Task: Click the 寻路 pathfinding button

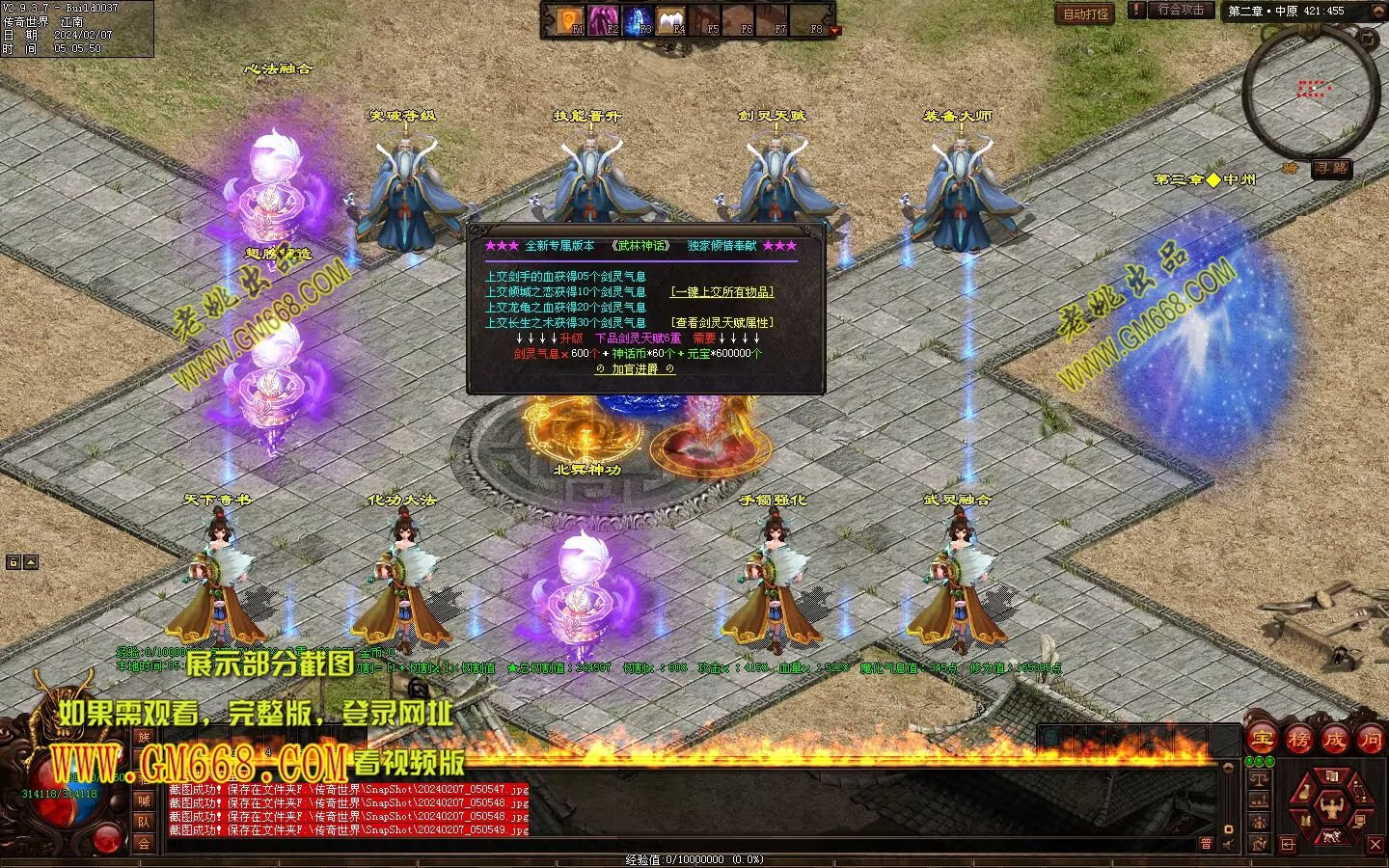Action: tap(1332, 168)
